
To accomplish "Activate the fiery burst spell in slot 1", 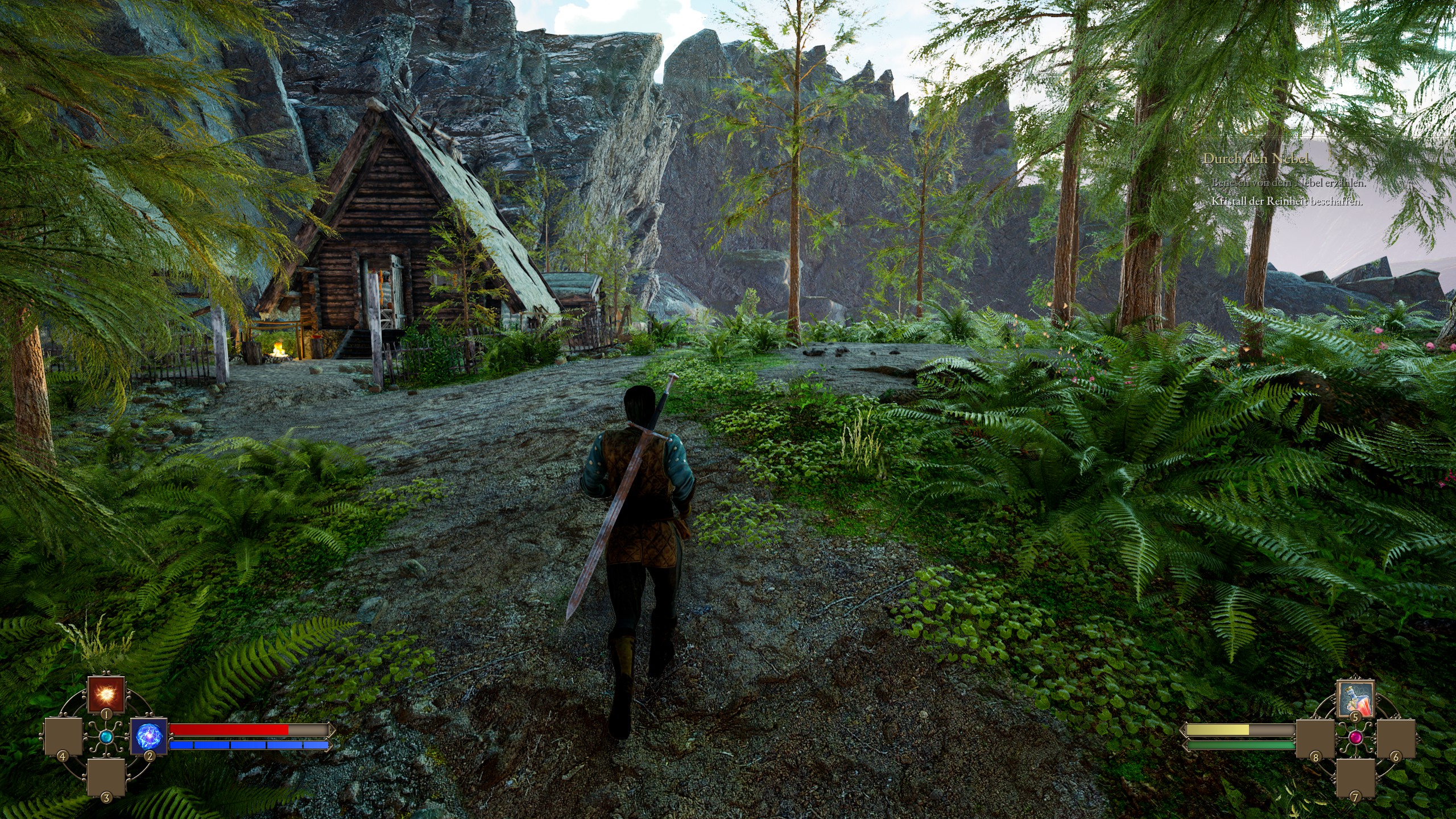I will coord(106,694).
